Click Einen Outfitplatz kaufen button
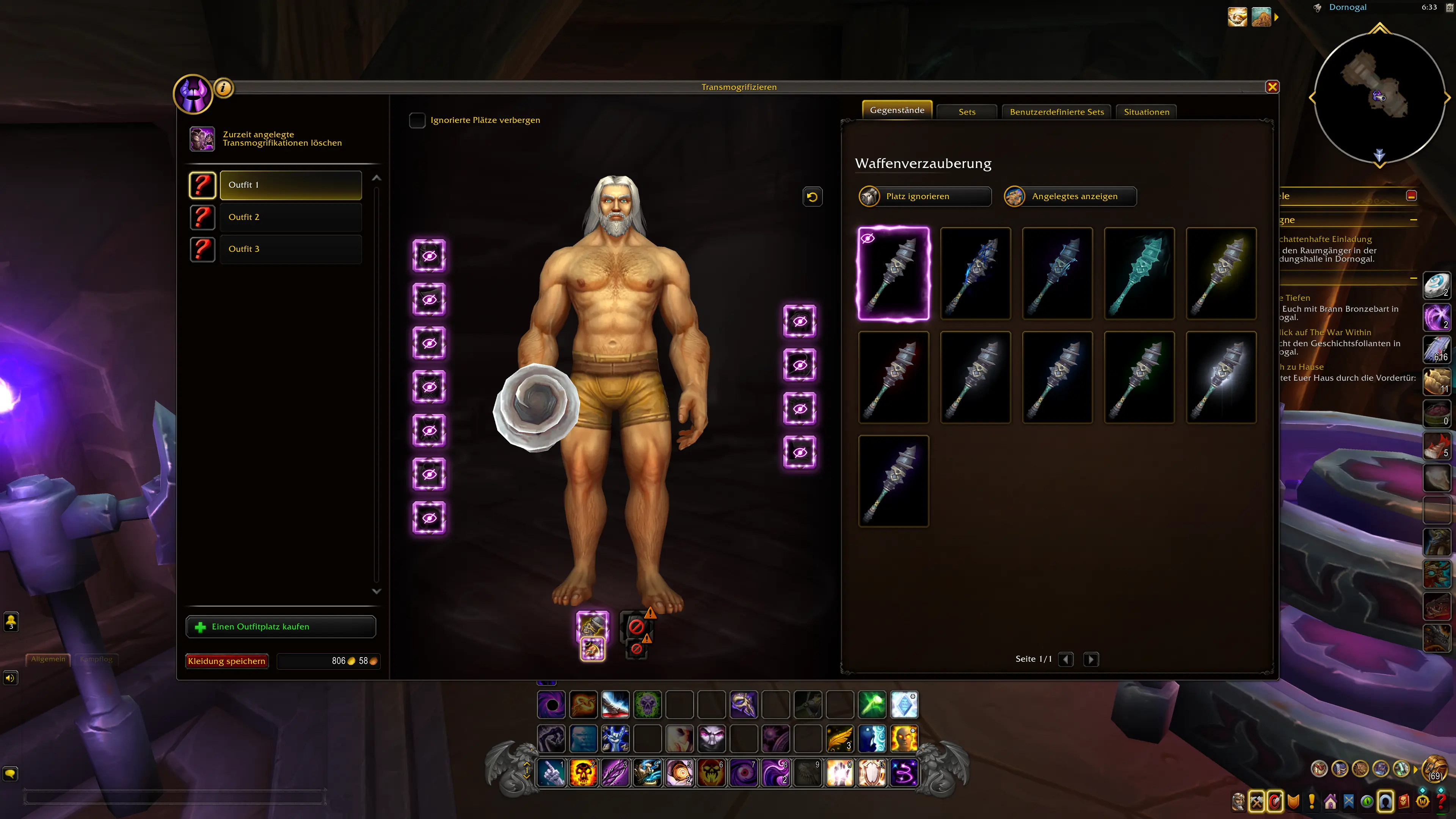The height and width of the screenshot is (819, 1456). (281, 627)
